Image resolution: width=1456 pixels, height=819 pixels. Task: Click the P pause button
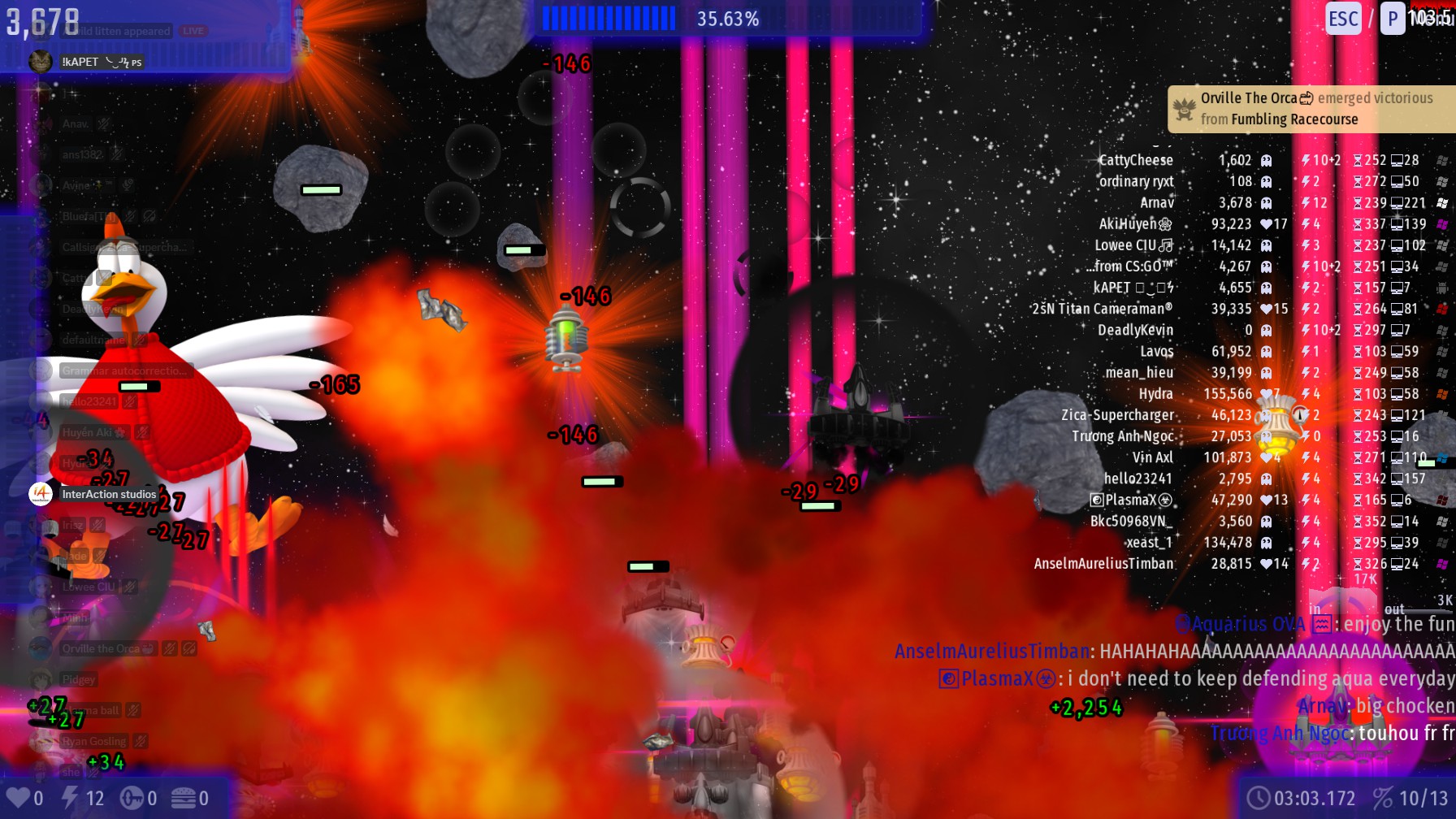pos(1393,19)
